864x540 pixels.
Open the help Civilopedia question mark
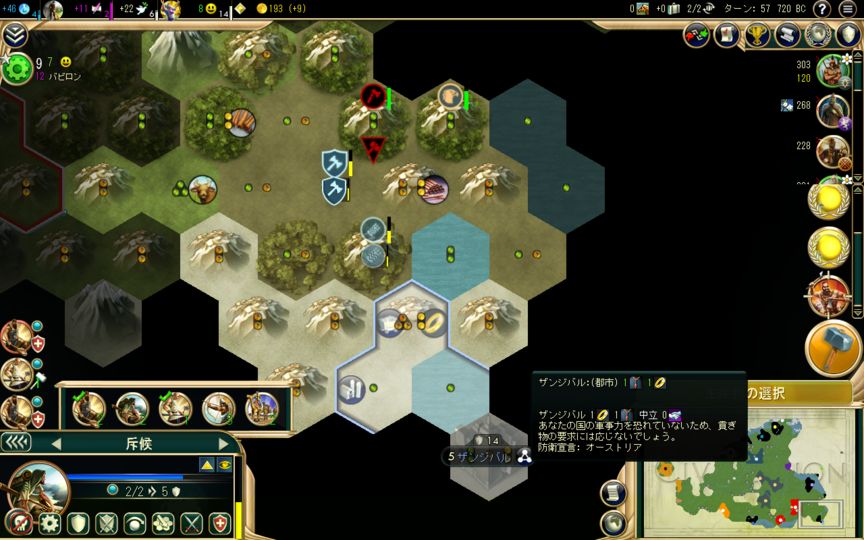tap(822, 9)
